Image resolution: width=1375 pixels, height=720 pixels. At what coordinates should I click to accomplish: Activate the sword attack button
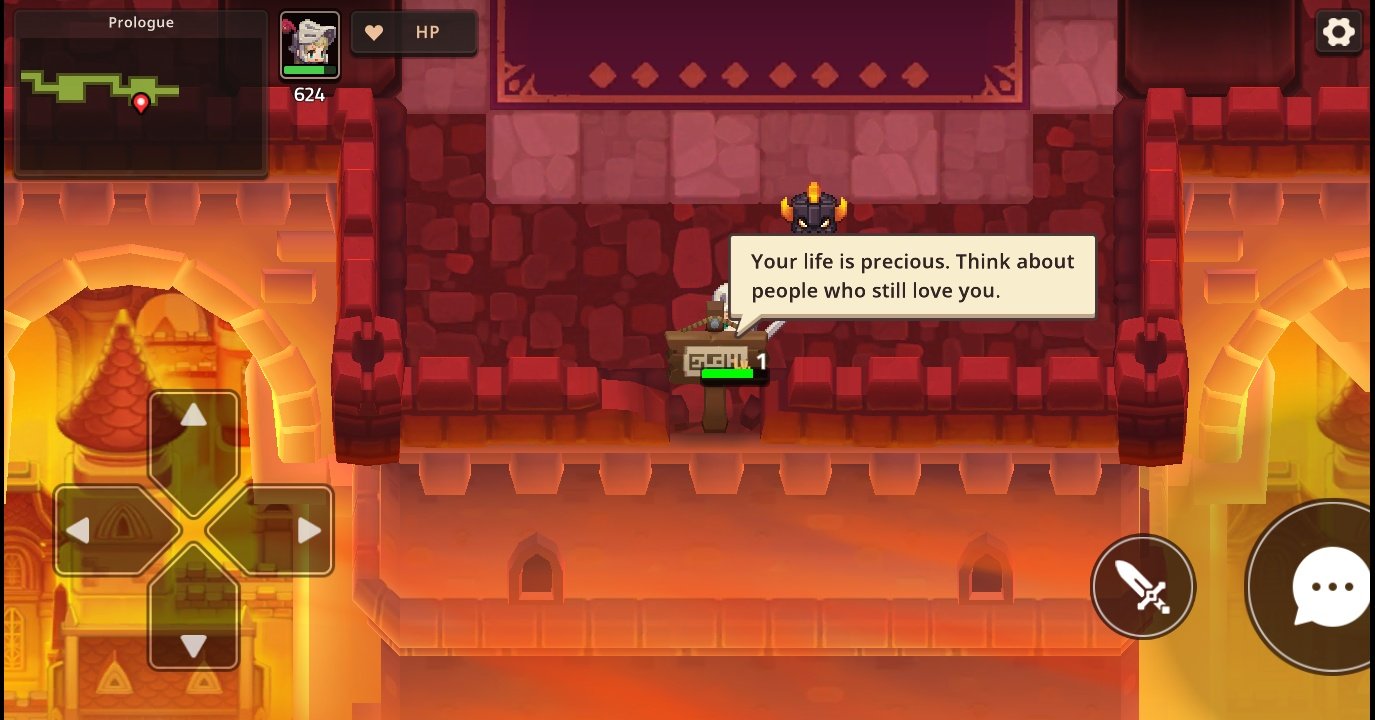click(x=1143, y=586)
